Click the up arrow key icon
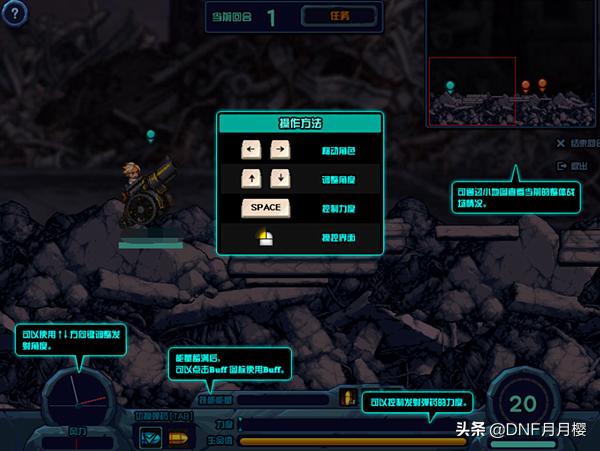Image resolution: width=600 pixels, height=451 pixels. pos(251,179)
